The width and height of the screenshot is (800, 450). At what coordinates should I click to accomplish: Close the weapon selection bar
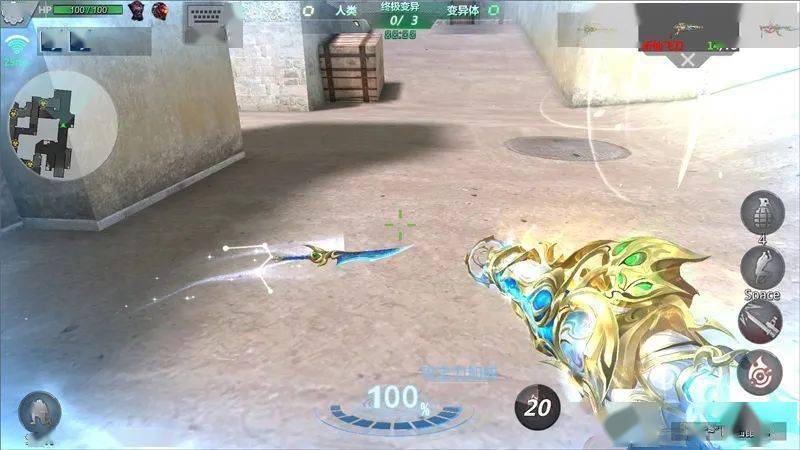click(688, 59)
